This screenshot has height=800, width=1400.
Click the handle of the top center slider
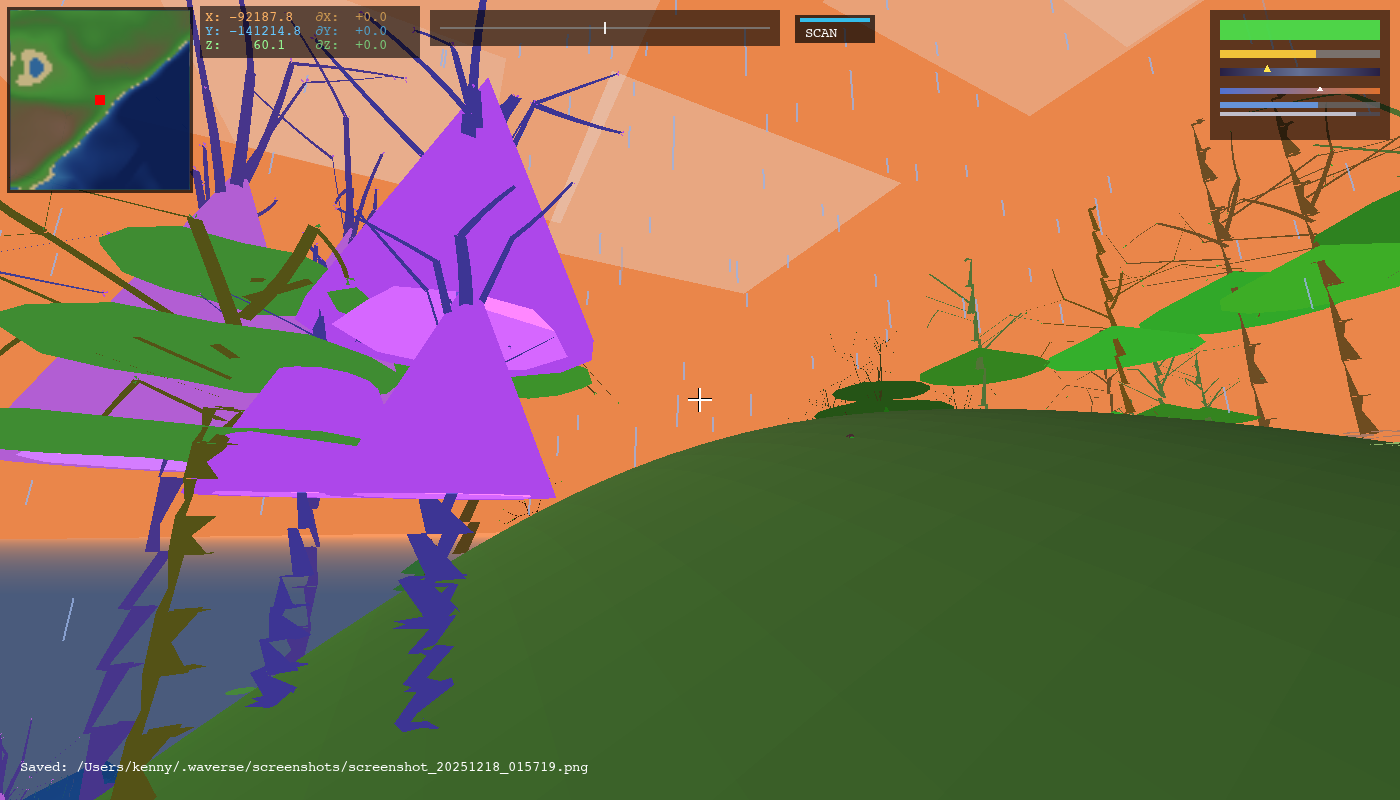(x=604, y=28)
